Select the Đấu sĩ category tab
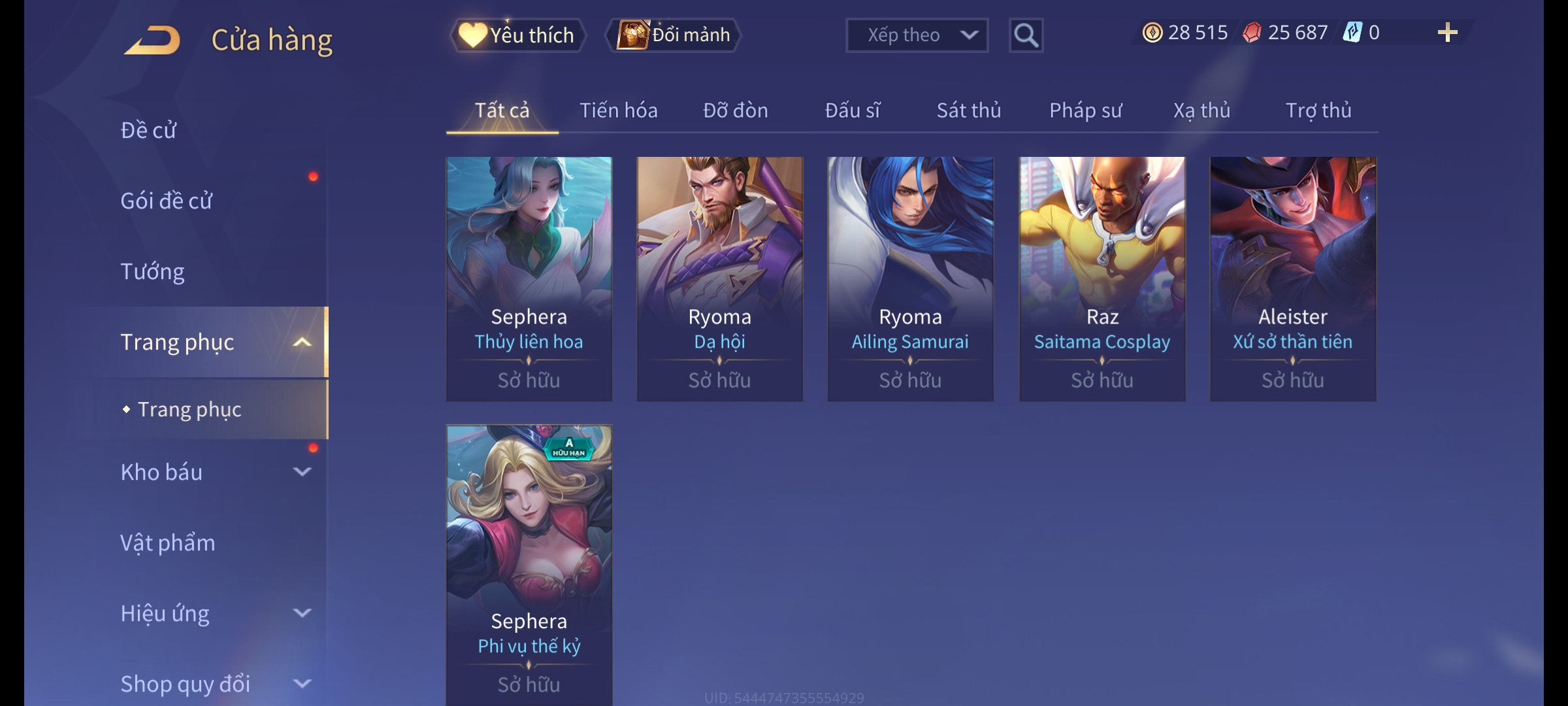 [x=852, y=110]
